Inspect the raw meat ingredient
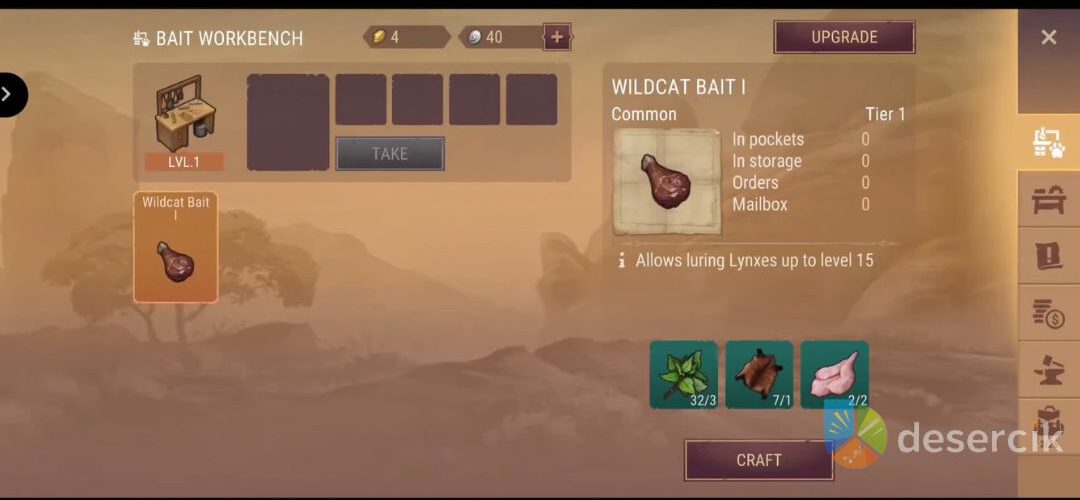The image size is (1080, 500). pos(834,374)
